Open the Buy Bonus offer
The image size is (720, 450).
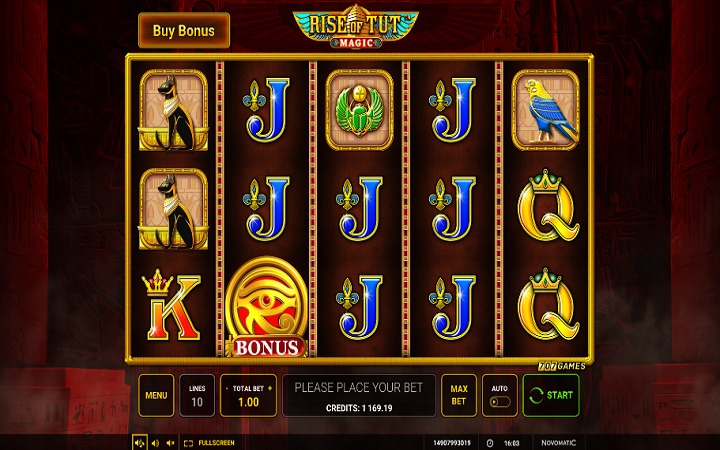183,30
